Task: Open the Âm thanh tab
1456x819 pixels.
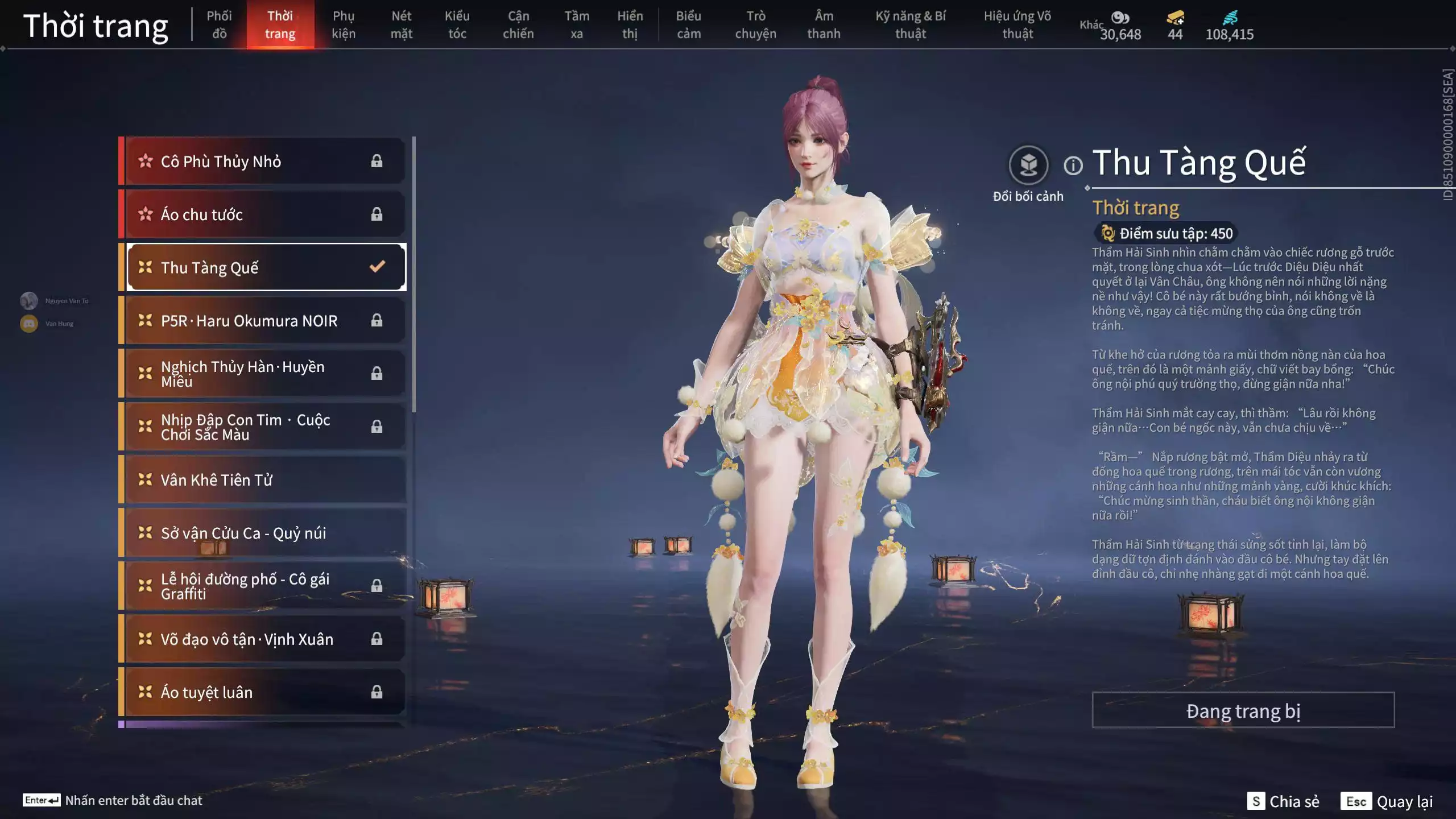Action: (x=824, y=25)
